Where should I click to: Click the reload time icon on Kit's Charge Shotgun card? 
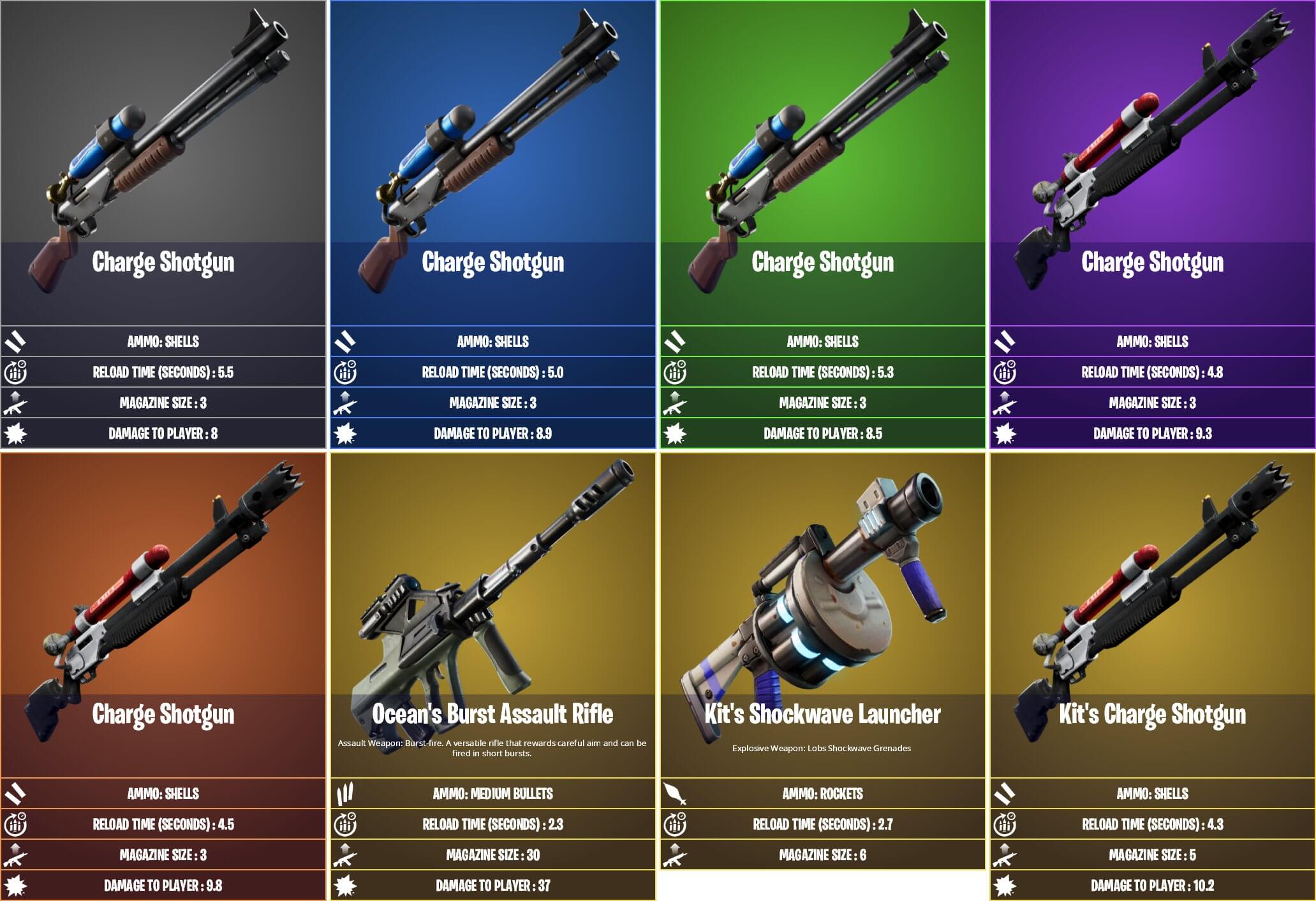pos(1003,824)
